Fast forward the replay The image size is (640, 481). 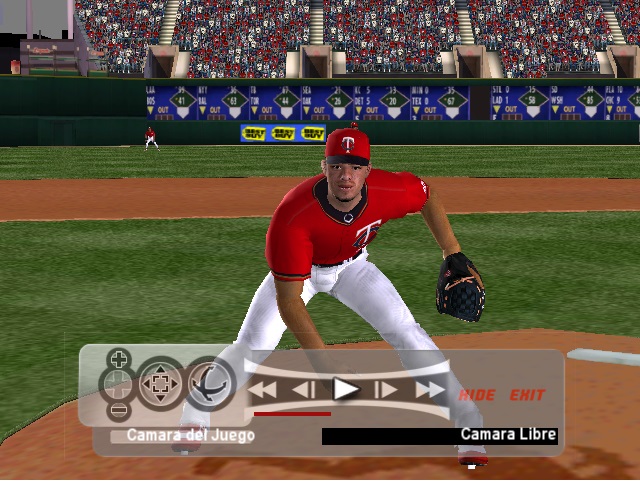pos(429,390)
